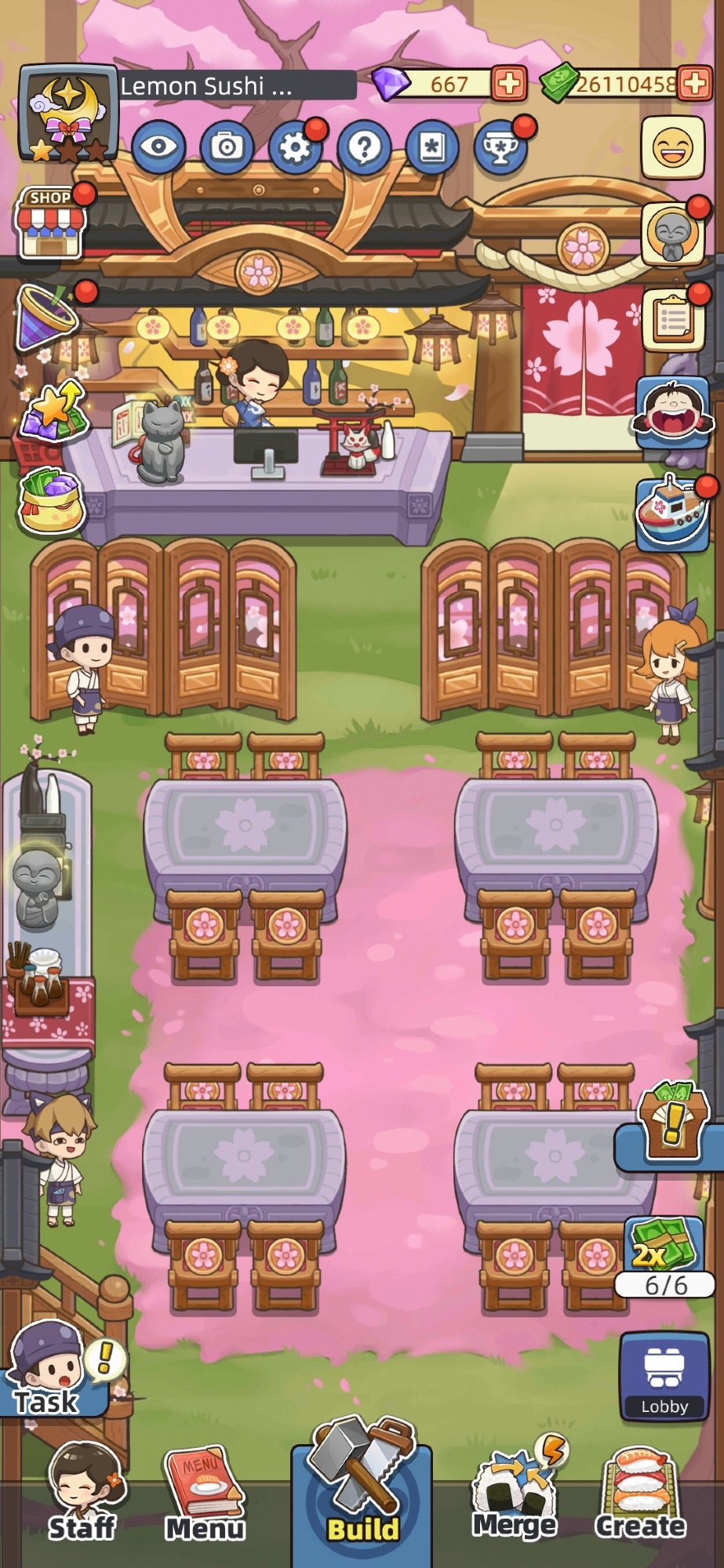The image size is (724, 1568).
Task: Open the gear settings
Action: click(295, 146)
